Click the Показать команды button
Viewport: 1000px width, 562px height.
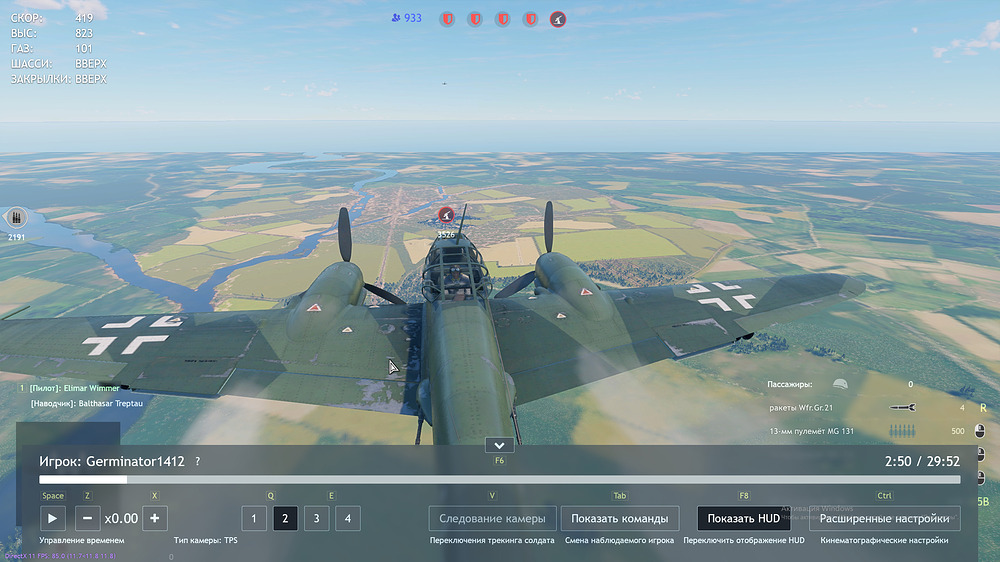[620, 518]
